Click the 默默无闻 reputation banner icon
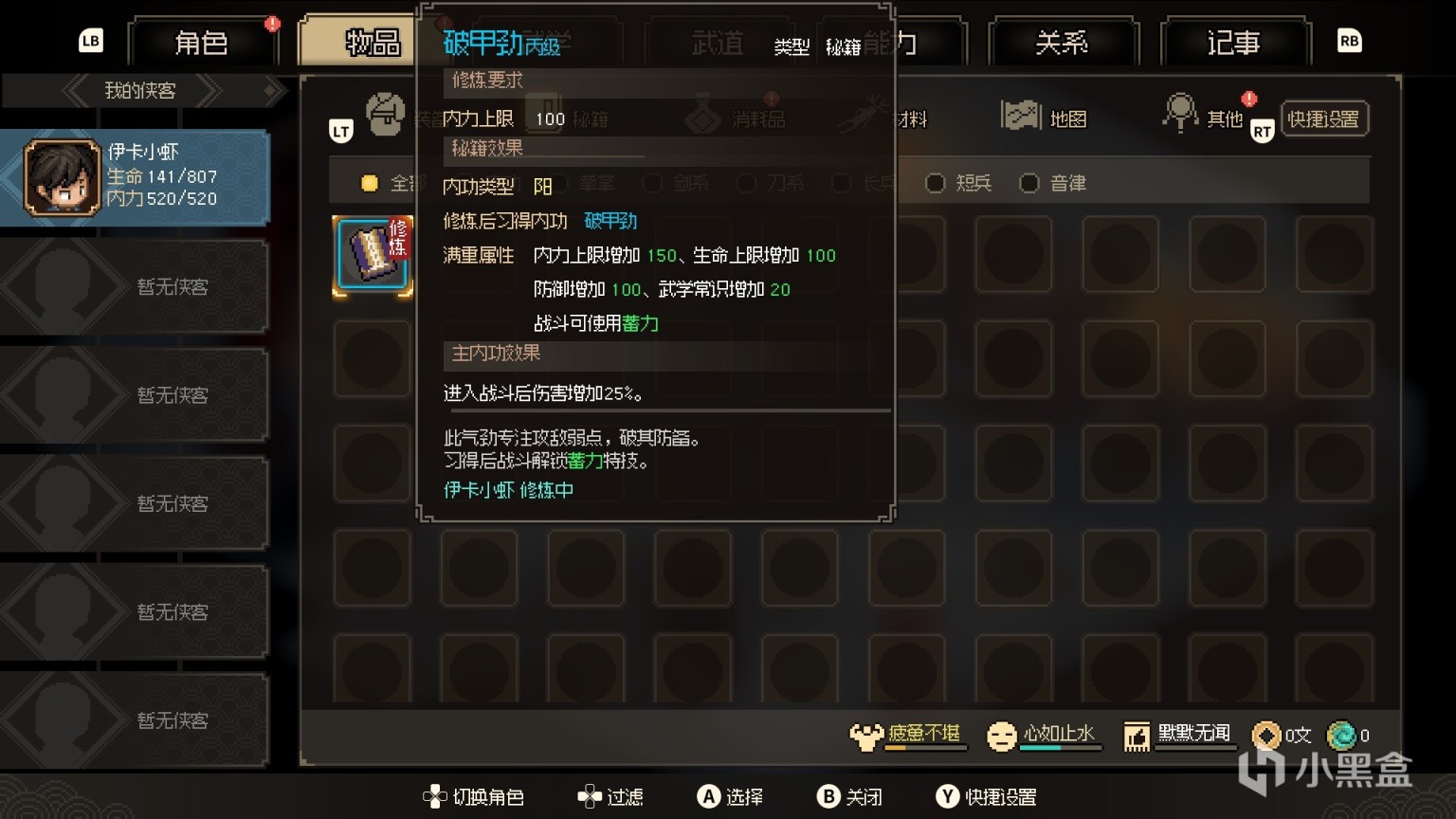 coord(1136,735)
